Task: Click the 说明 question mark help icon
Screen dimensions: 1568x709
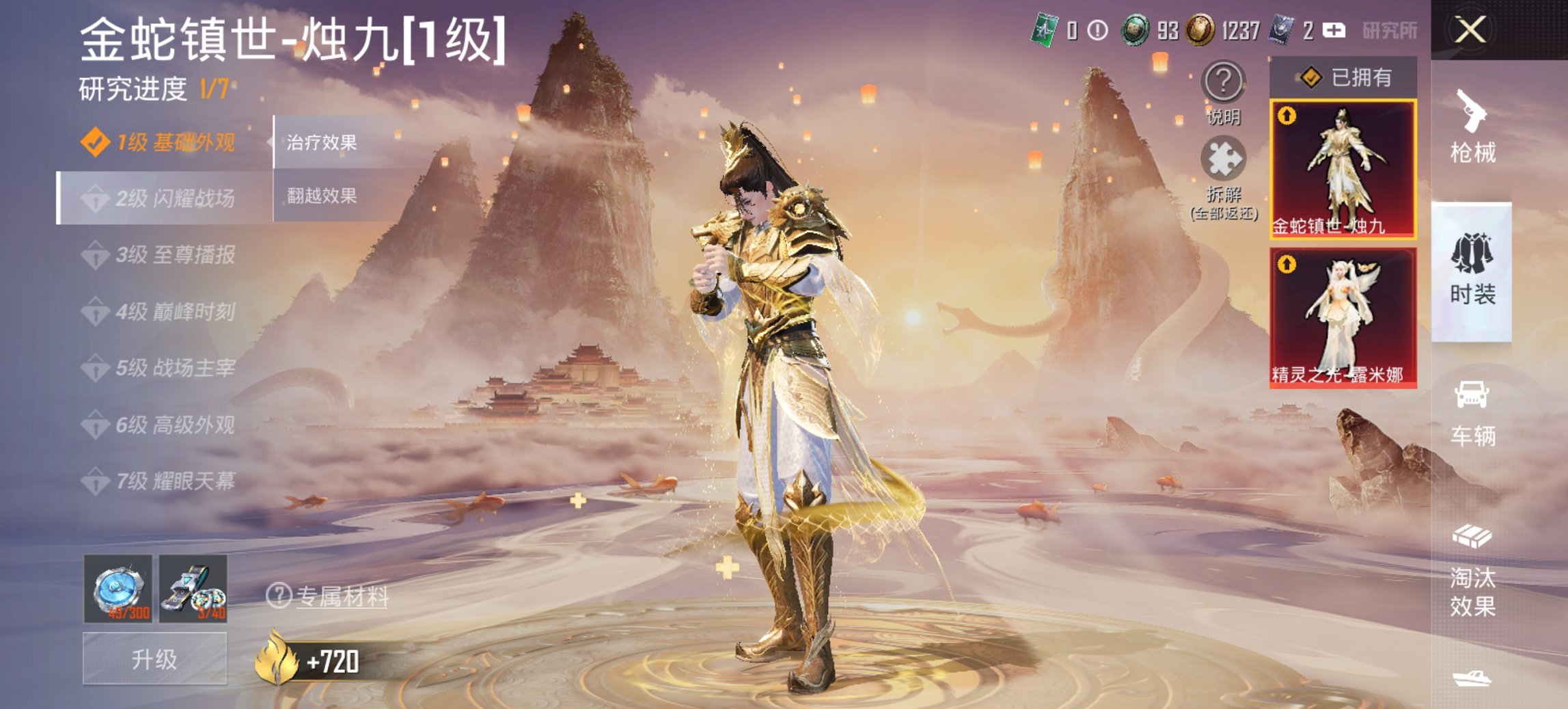Action: [x=1223, y=82]
